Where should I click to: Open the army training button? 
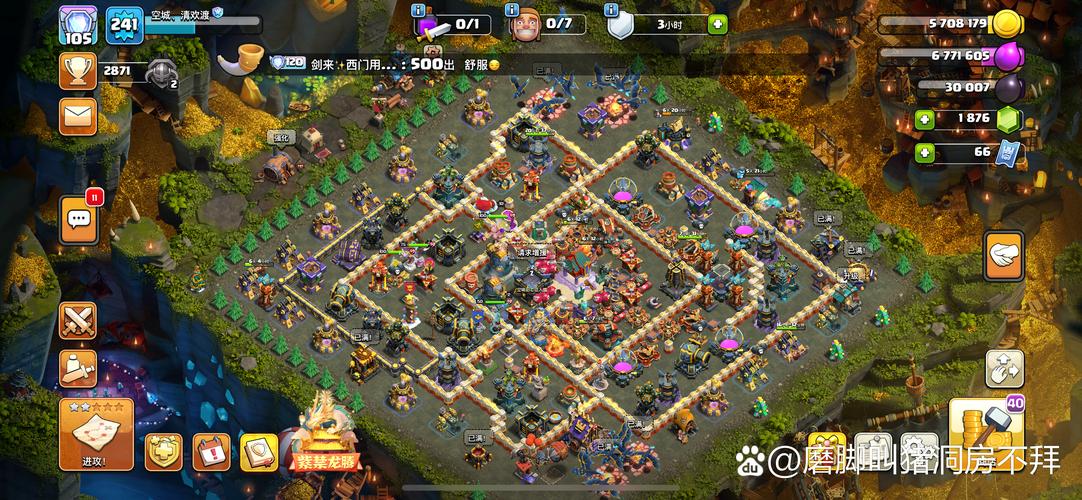pos(77,368)
